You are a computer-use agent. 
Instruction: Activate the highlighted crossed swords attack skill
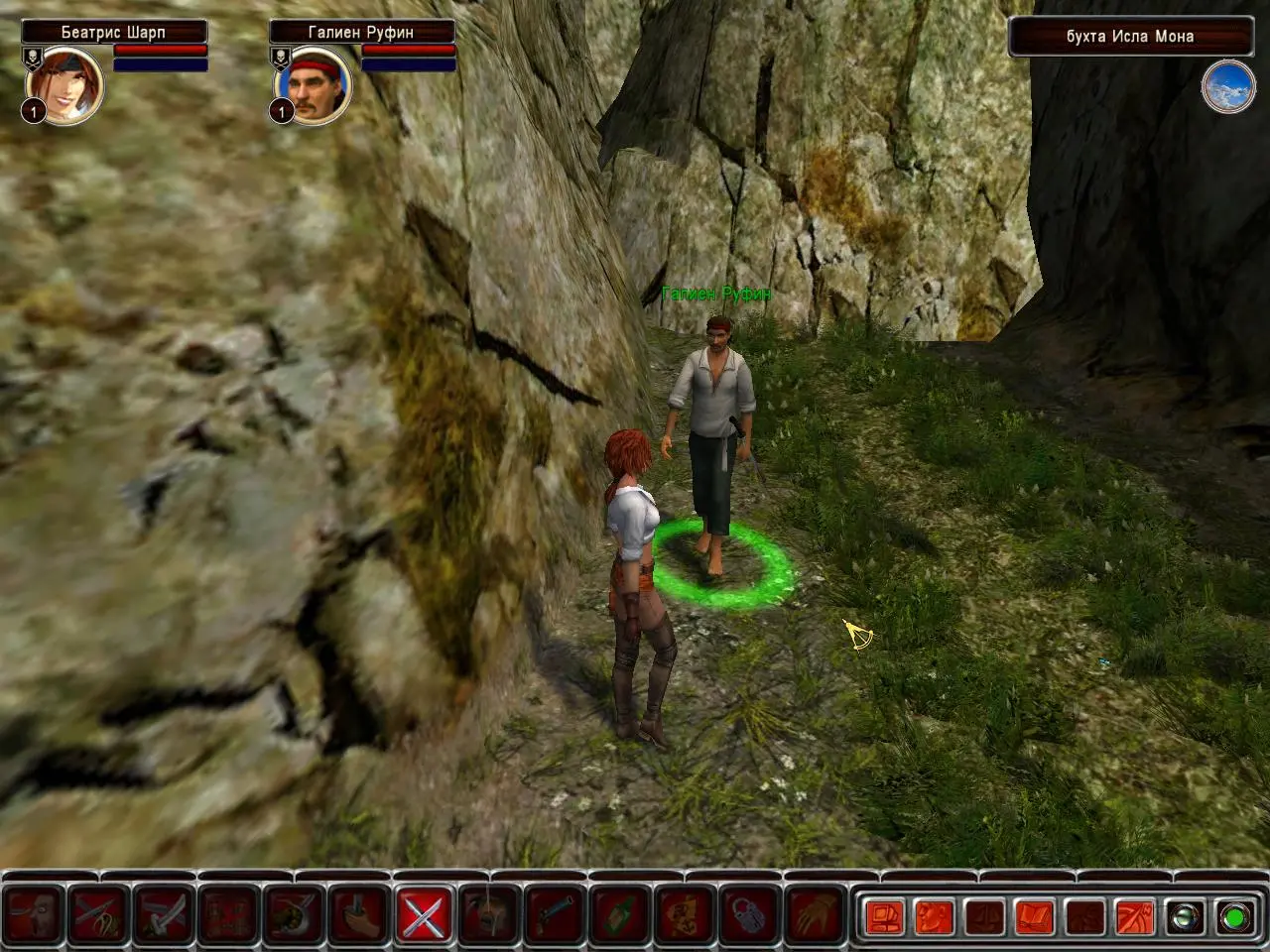(425, 914)
